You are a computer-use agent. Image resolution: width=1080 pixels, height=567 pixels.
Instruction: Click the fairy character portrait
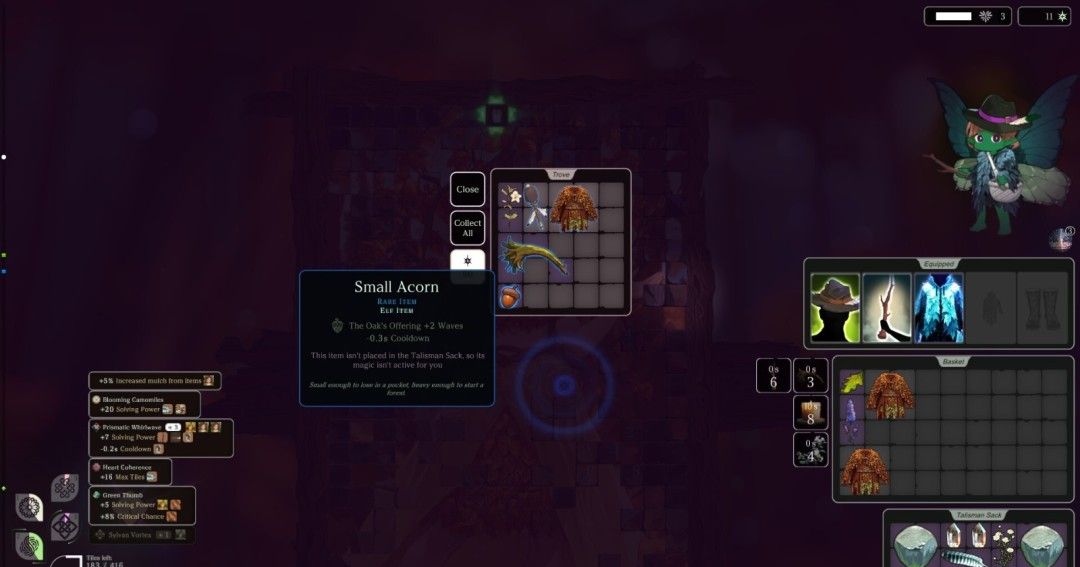pyautogui.click(x=984, y=155)
